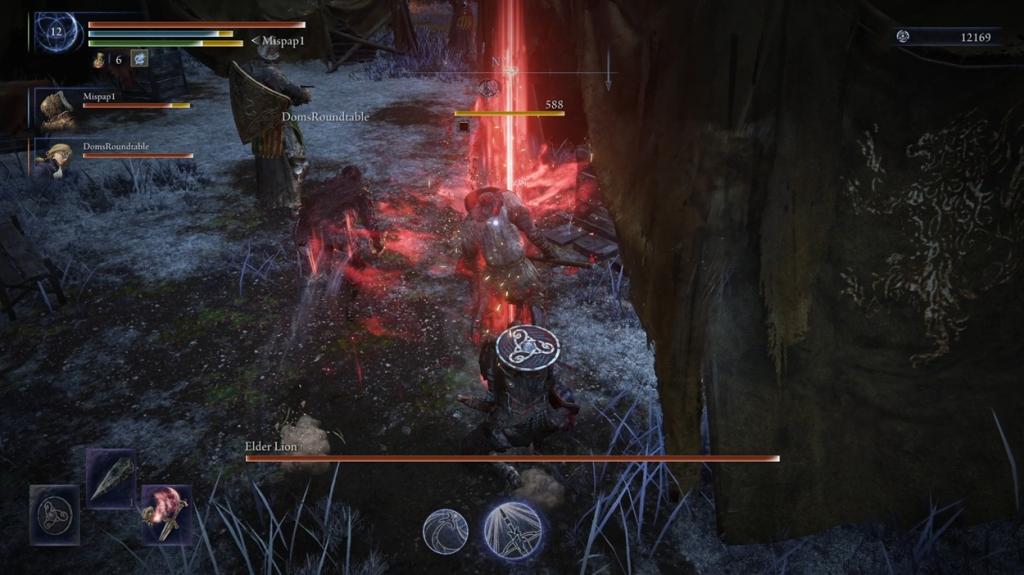
Task: Click the blue status effect icon
Action: pyautogui.click(x=139, y=59)
